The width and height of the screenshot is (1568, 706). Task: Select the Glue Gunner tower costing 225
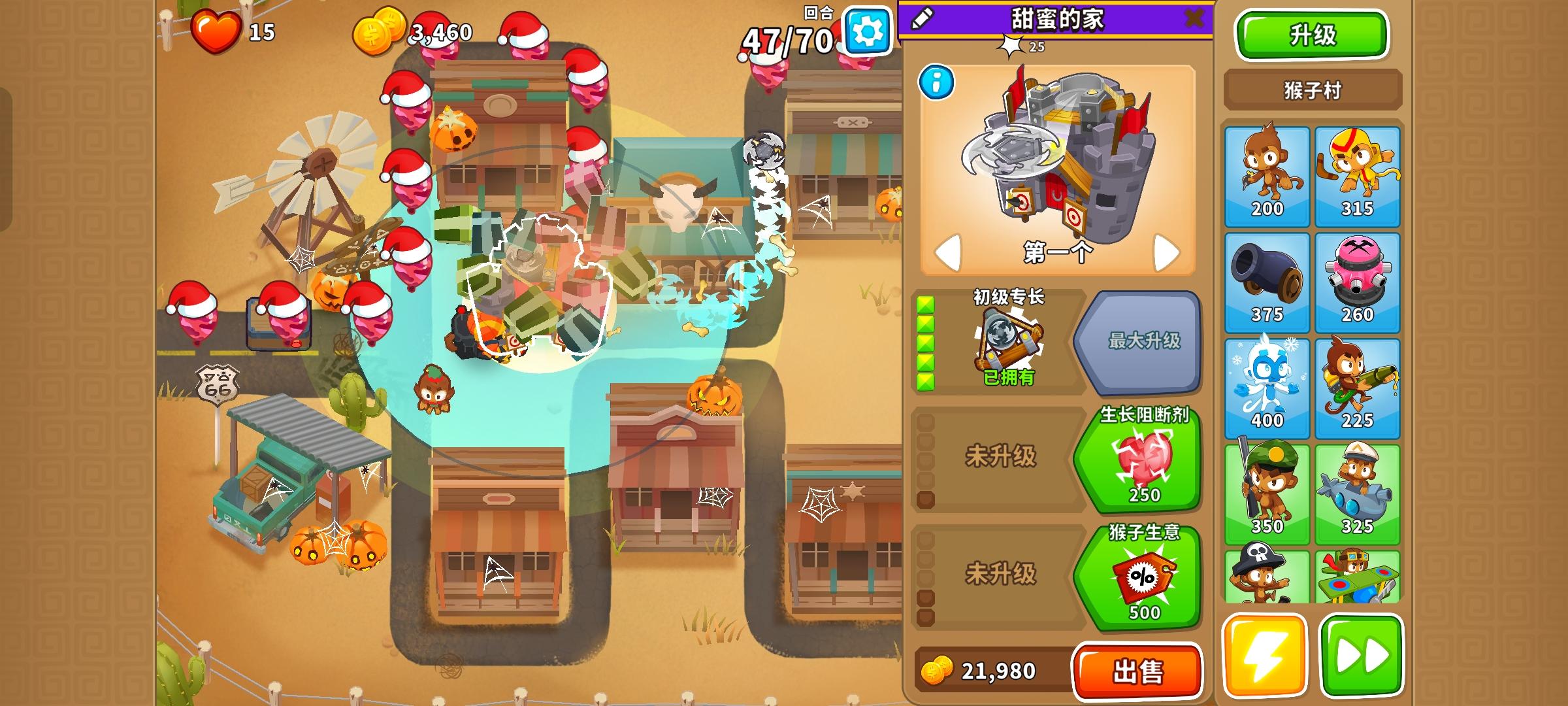tap(1359, 376)
